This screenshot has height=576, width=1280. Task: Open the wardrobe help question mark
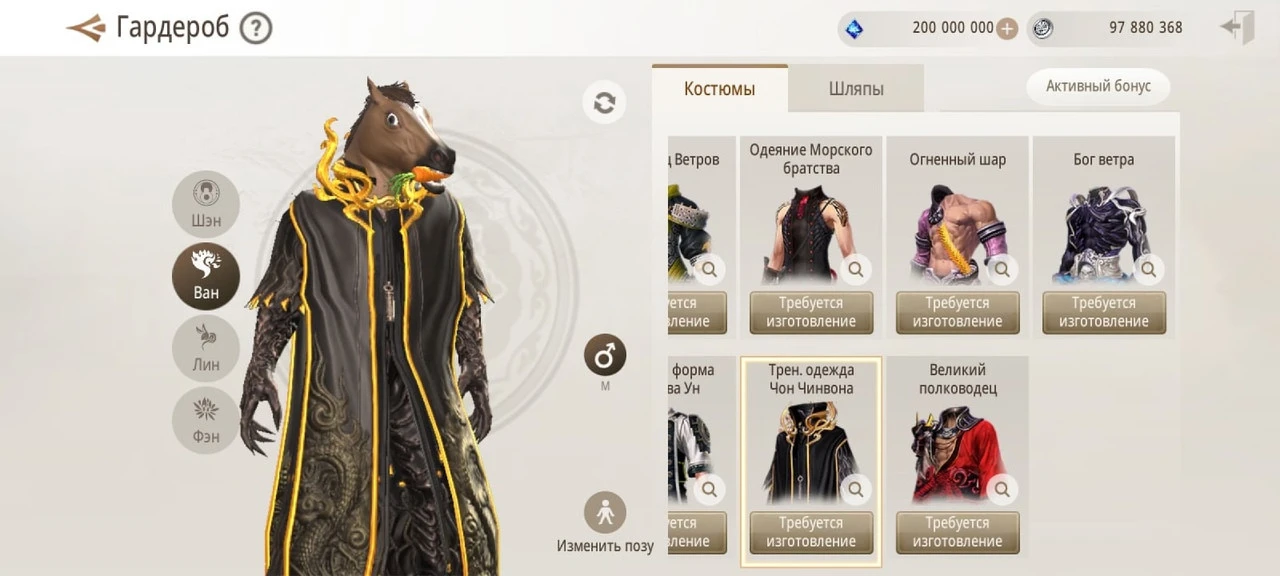tap(256, 28)
